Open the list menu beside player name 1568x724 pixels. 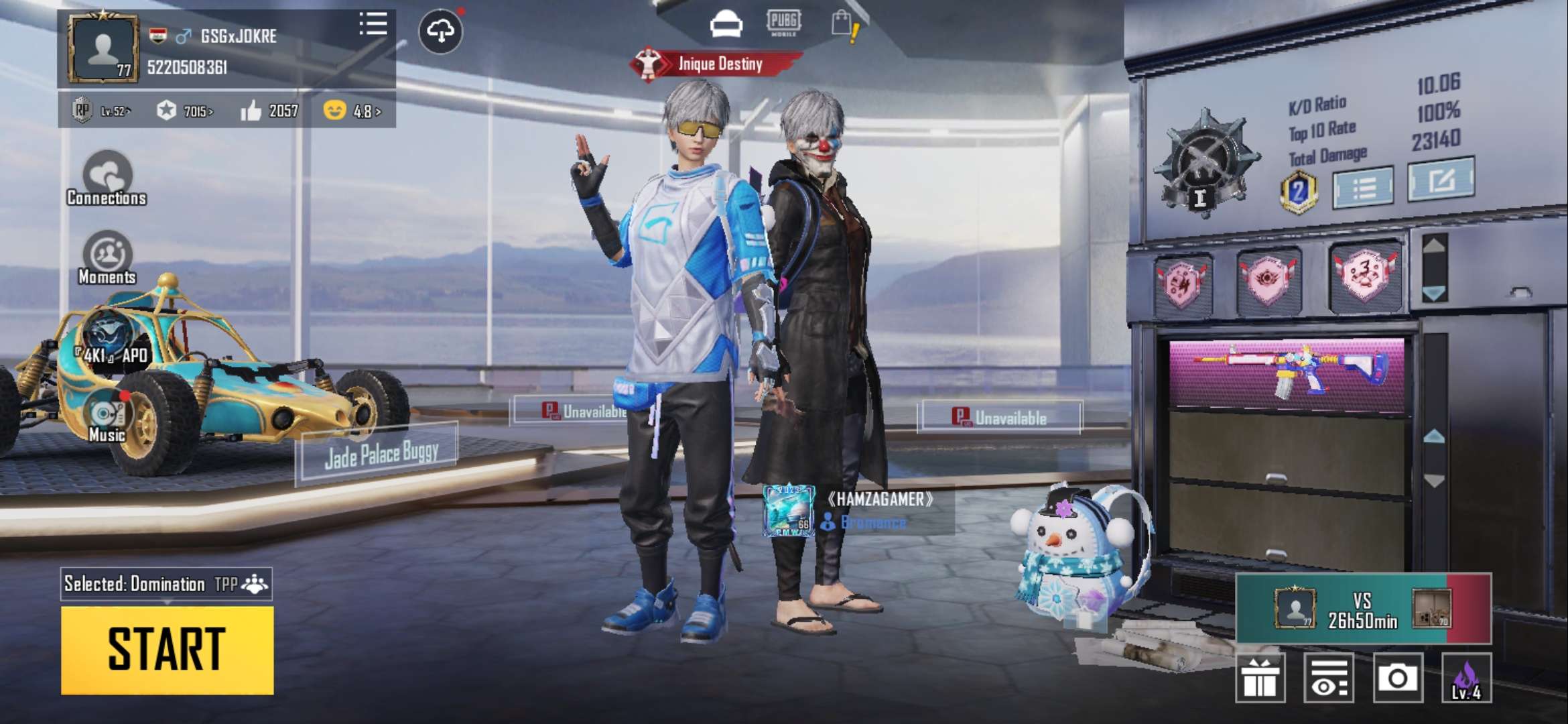[x=373, y=24]
